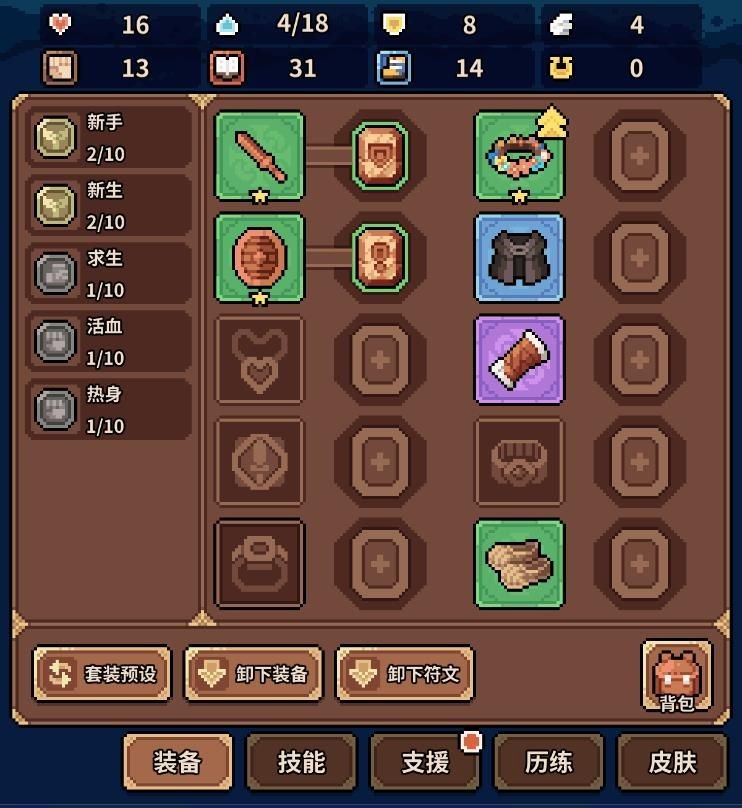The height and width of the screenshot is (808, 742).
Task: Choose the flower wreath headgear slot
Action: coord(519,155)
